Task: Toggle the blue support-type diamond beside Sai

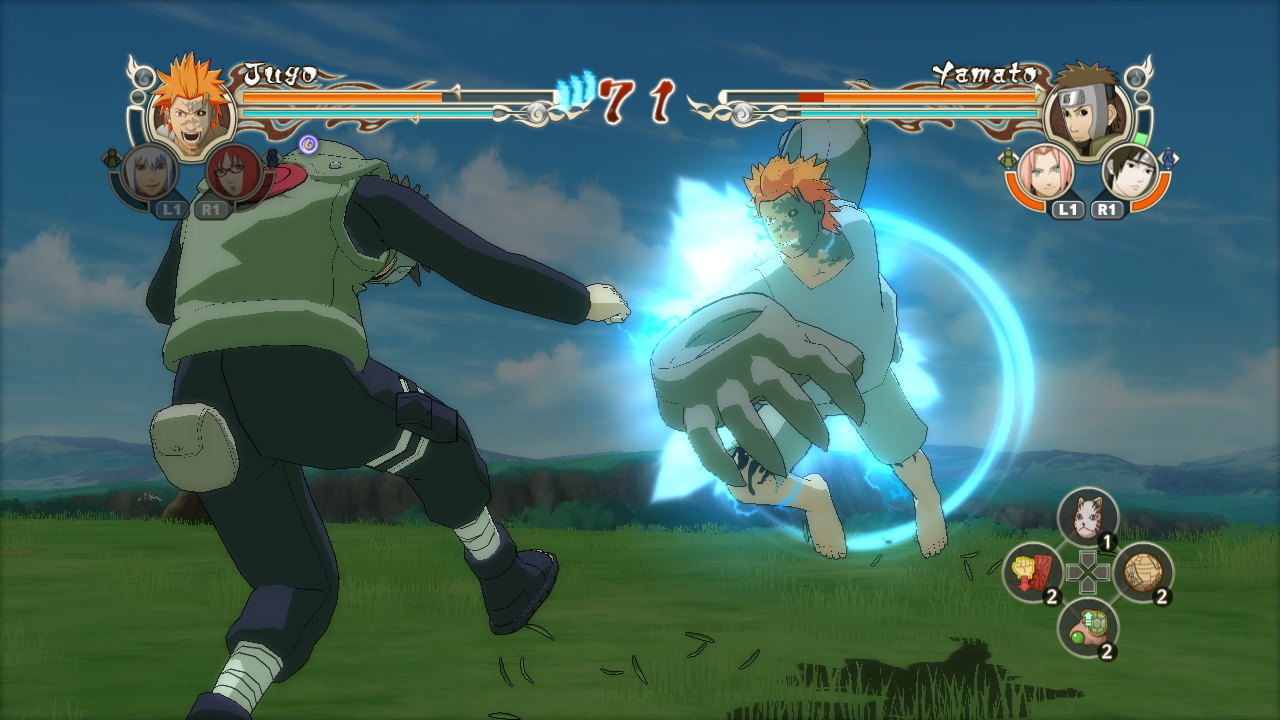Action: pos(1169,158)
